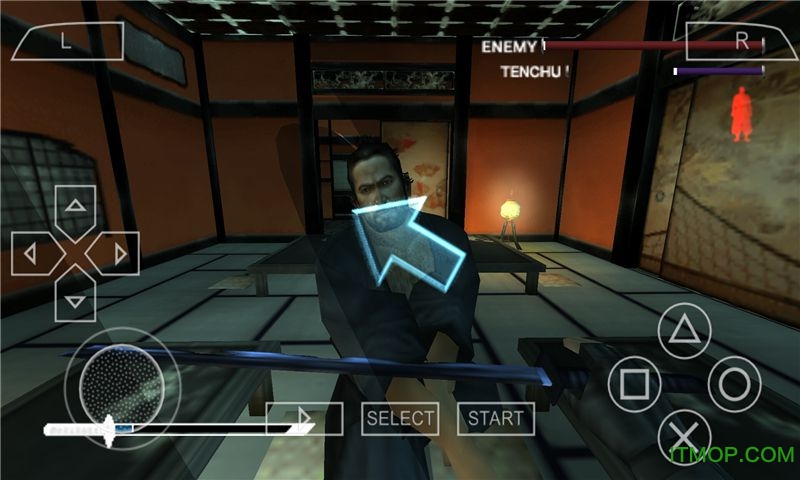Tap the circle action button
This screenshot has height=480, width=800.
click(x=735, y=384)
